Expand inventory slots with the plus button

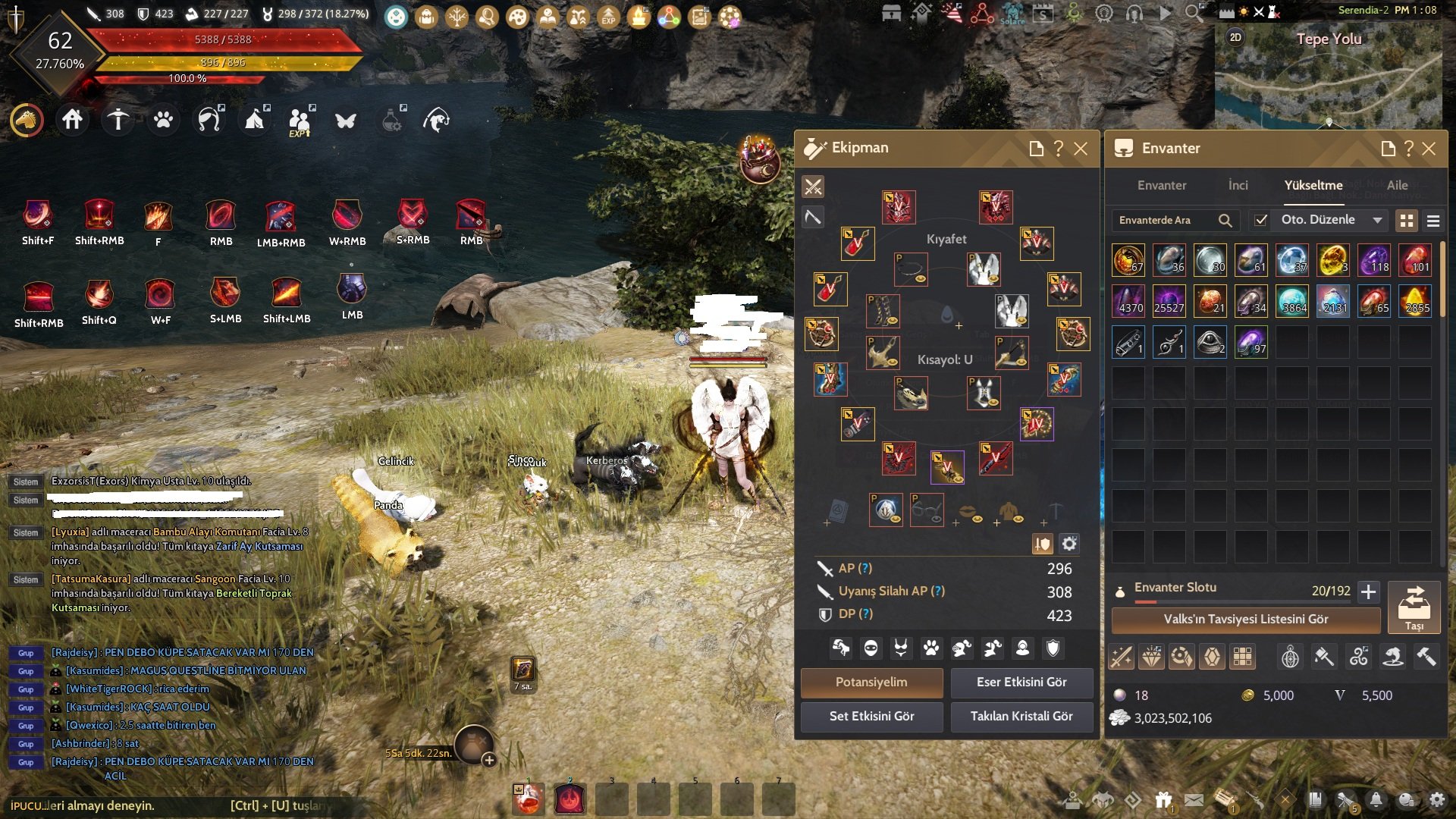click(1368, 591)
